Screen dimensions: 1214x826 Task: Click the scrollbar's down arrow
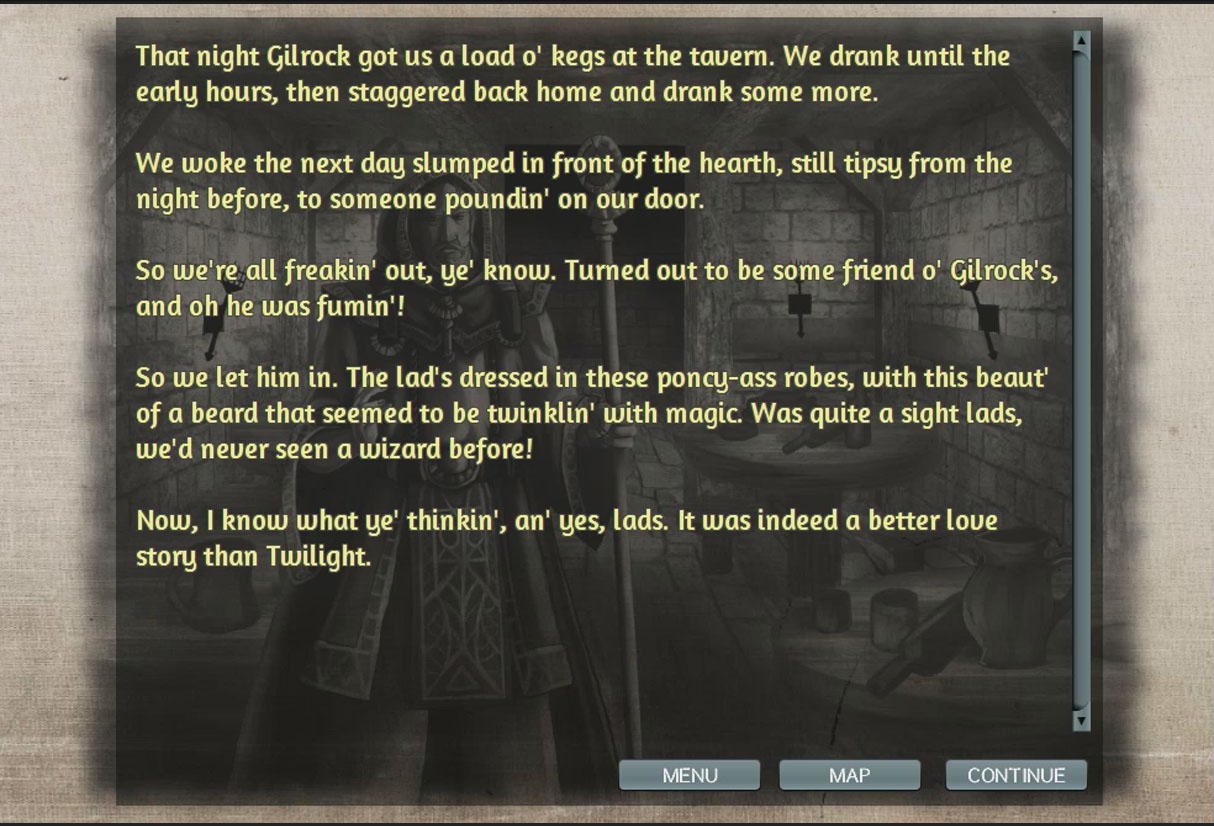point(1080,719)
